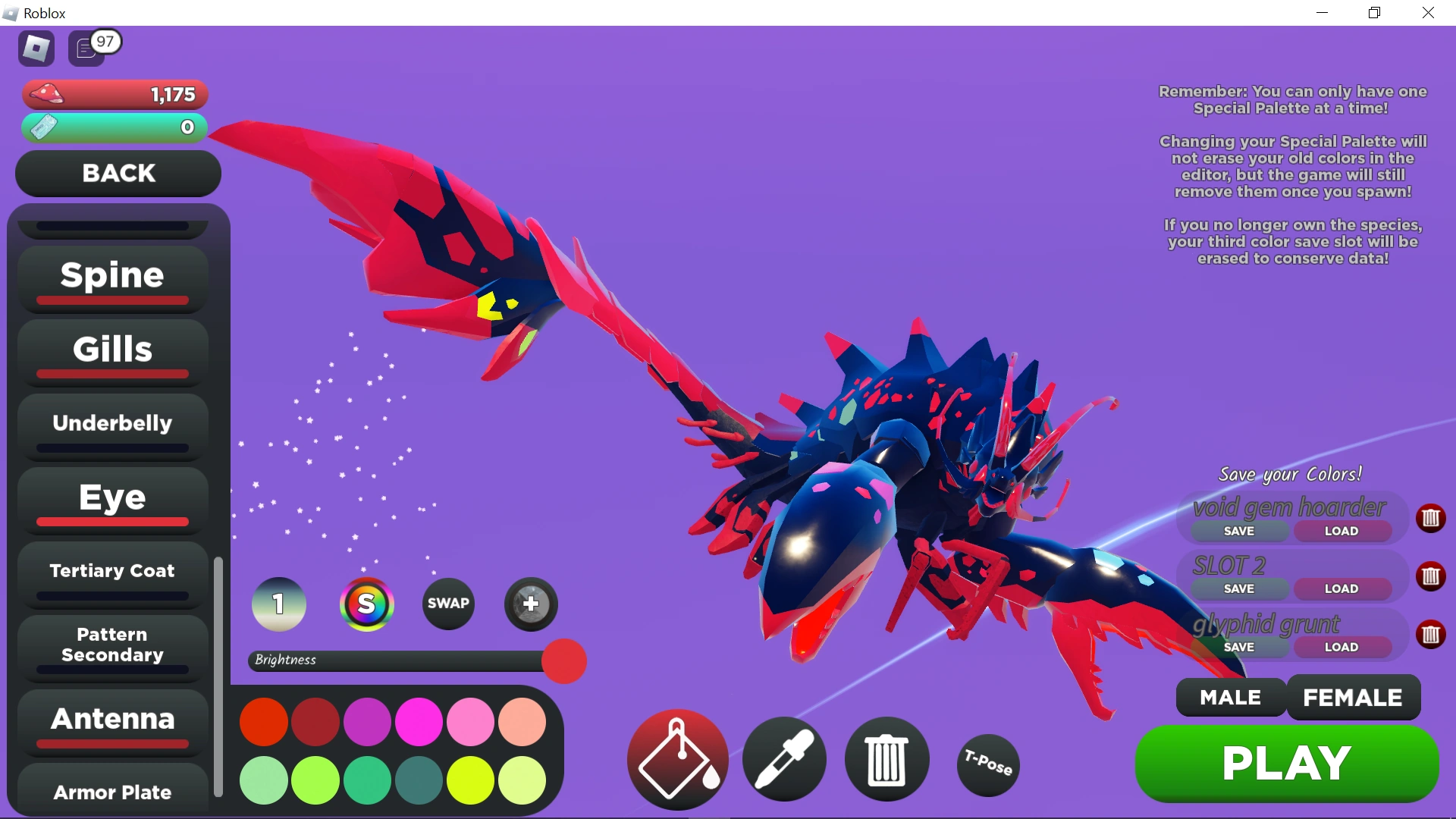Open the Armor Plate customization category
Image resolution: width=1456 pixels, height=819 pixels.
pos(111,792)
